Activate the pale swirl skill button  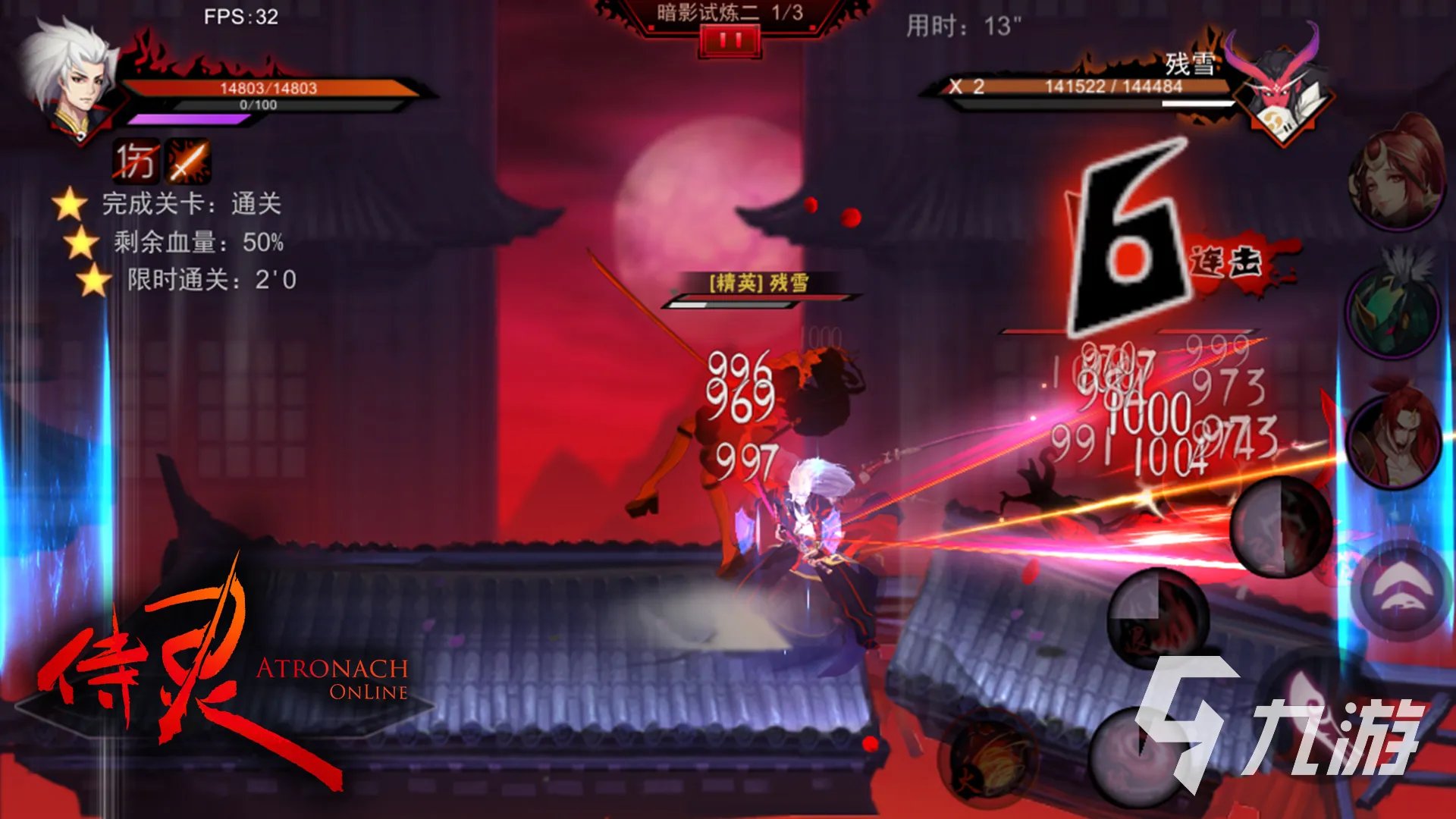pos(1137,755)
